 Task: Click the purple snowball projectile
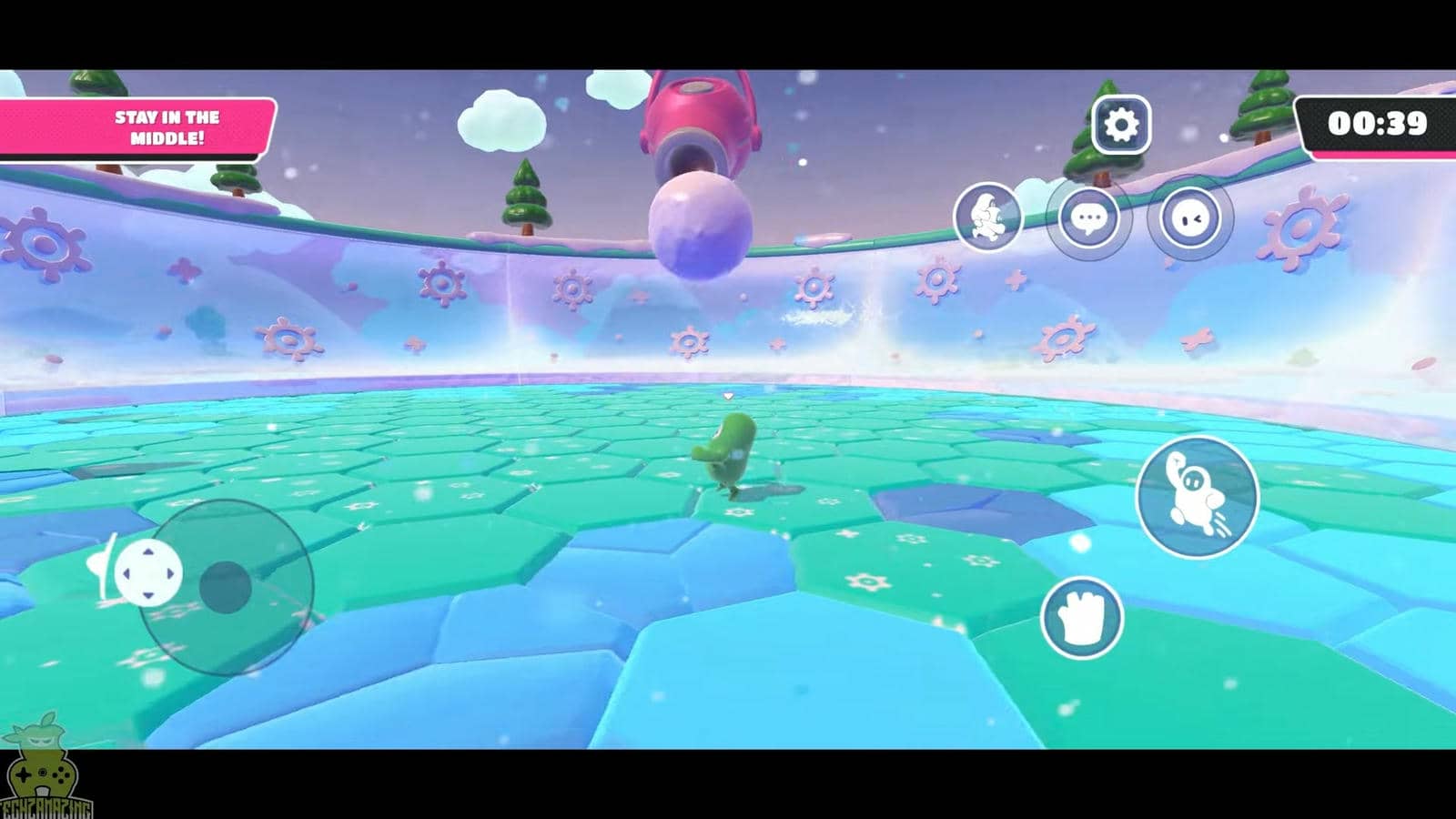(x=696, y=226)
